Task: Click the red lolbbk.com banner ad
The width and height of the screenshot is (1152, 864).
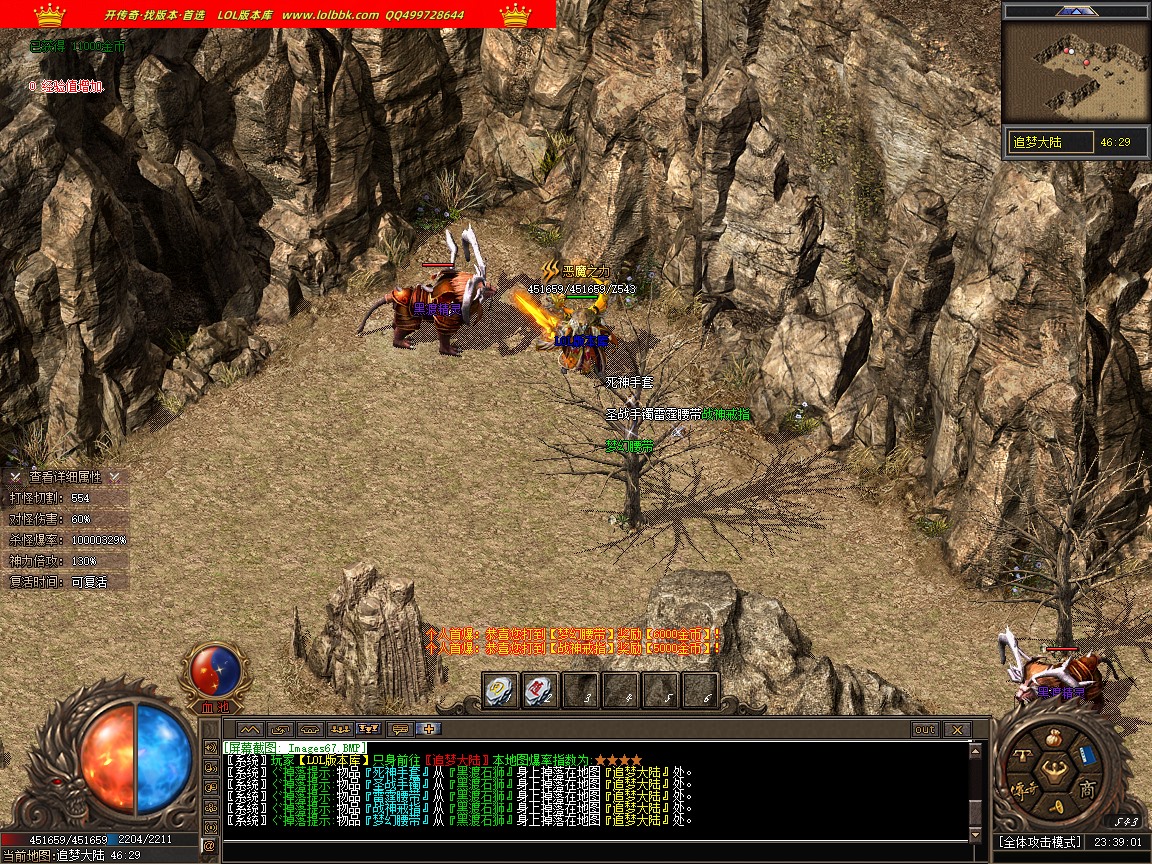Action: click(278, 14)
